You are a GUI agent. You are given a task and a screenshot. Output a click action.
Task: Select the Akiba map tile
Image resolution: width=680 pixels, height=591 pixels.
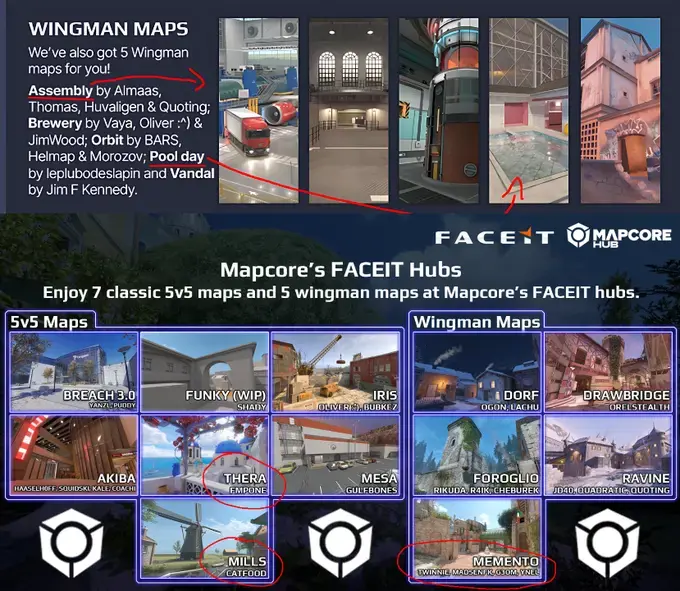(x=73, y=453)
